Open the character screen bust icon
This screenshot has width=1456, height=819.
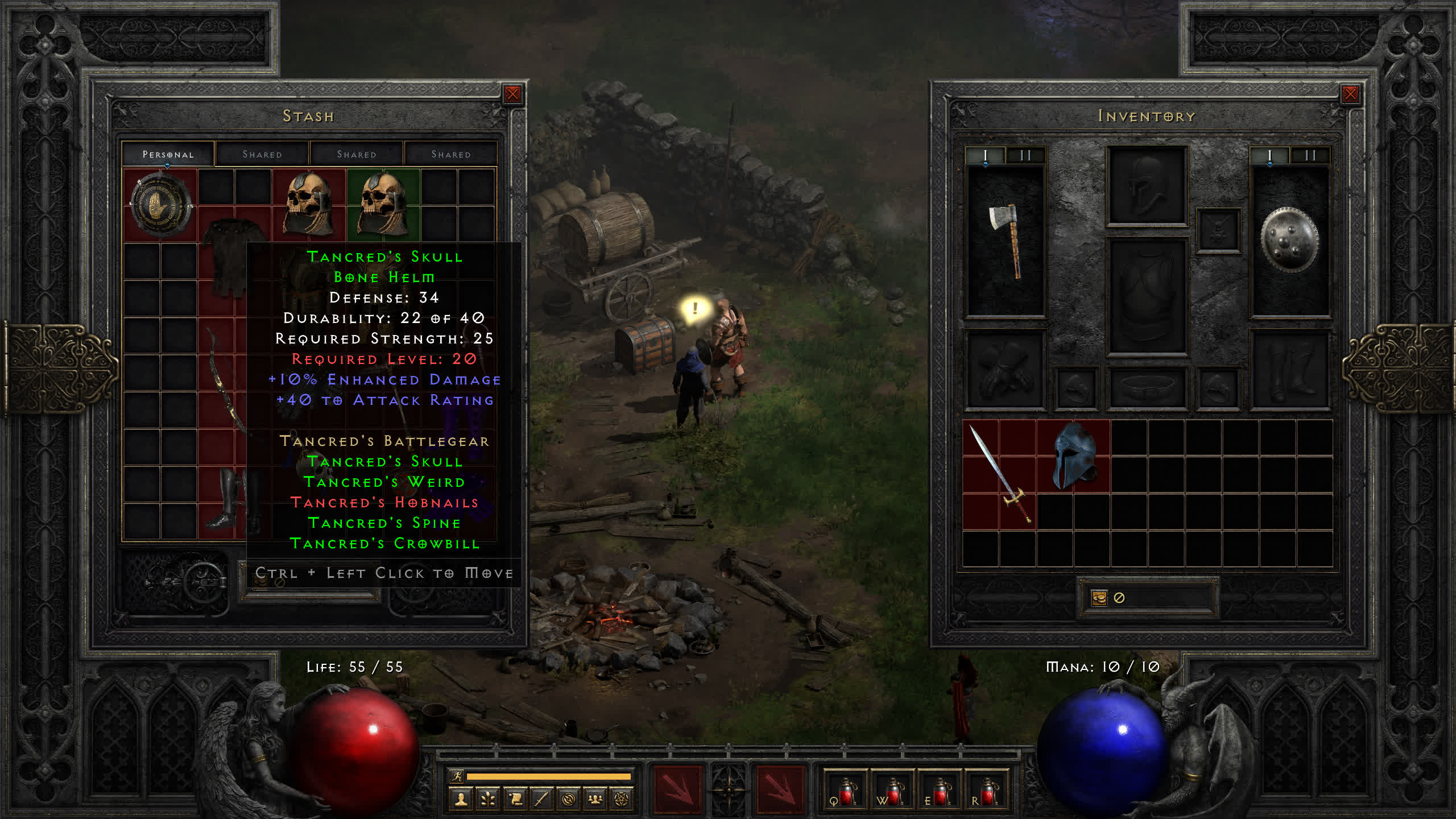461,799
